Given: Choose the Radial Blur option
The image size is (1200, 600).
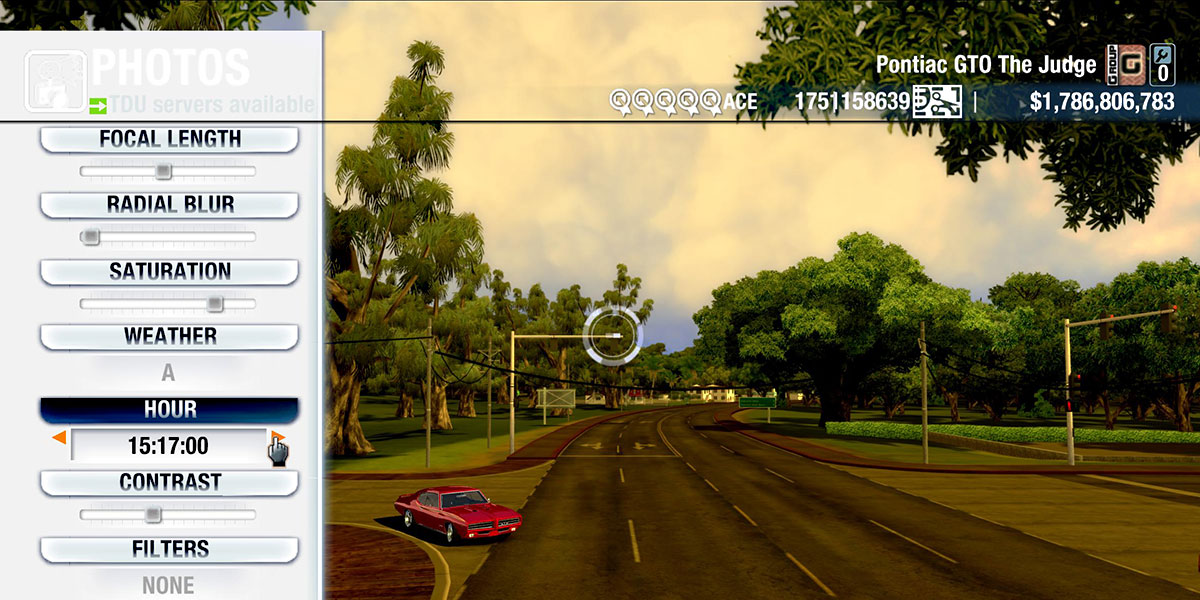Looking at the screenshot, I should tap(169, 204).
